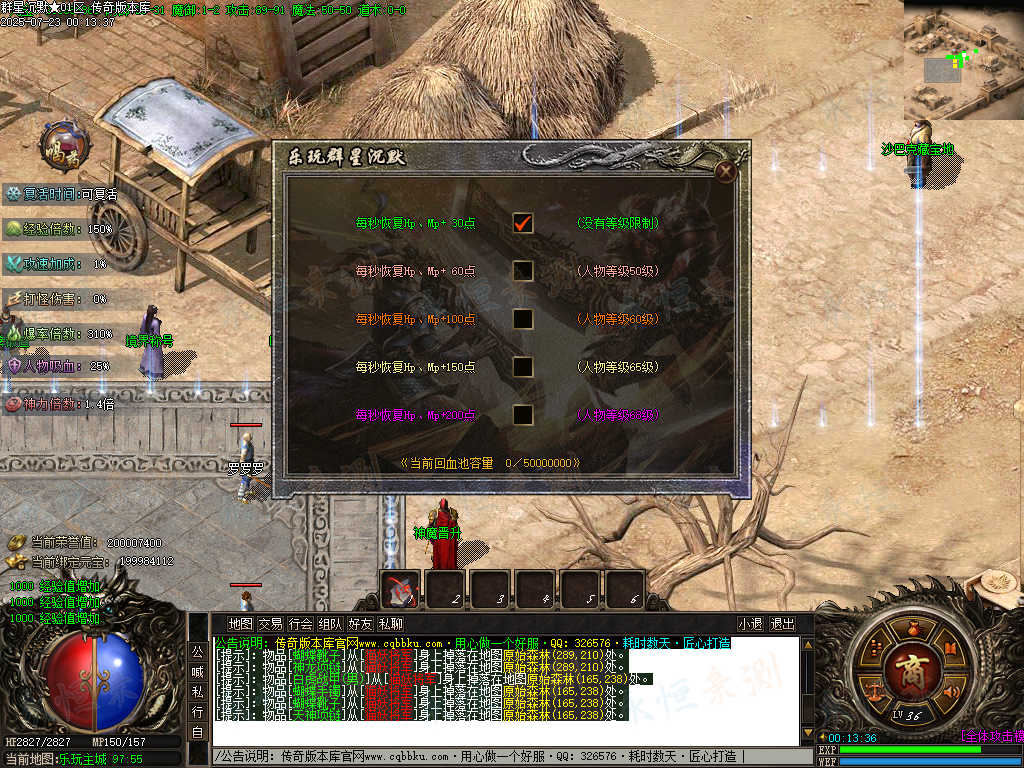Screen dimensions: 1024x768
Task: Enable the Hp、Mp+60点 recovery checkbox
Action: [x=522, y=271]
